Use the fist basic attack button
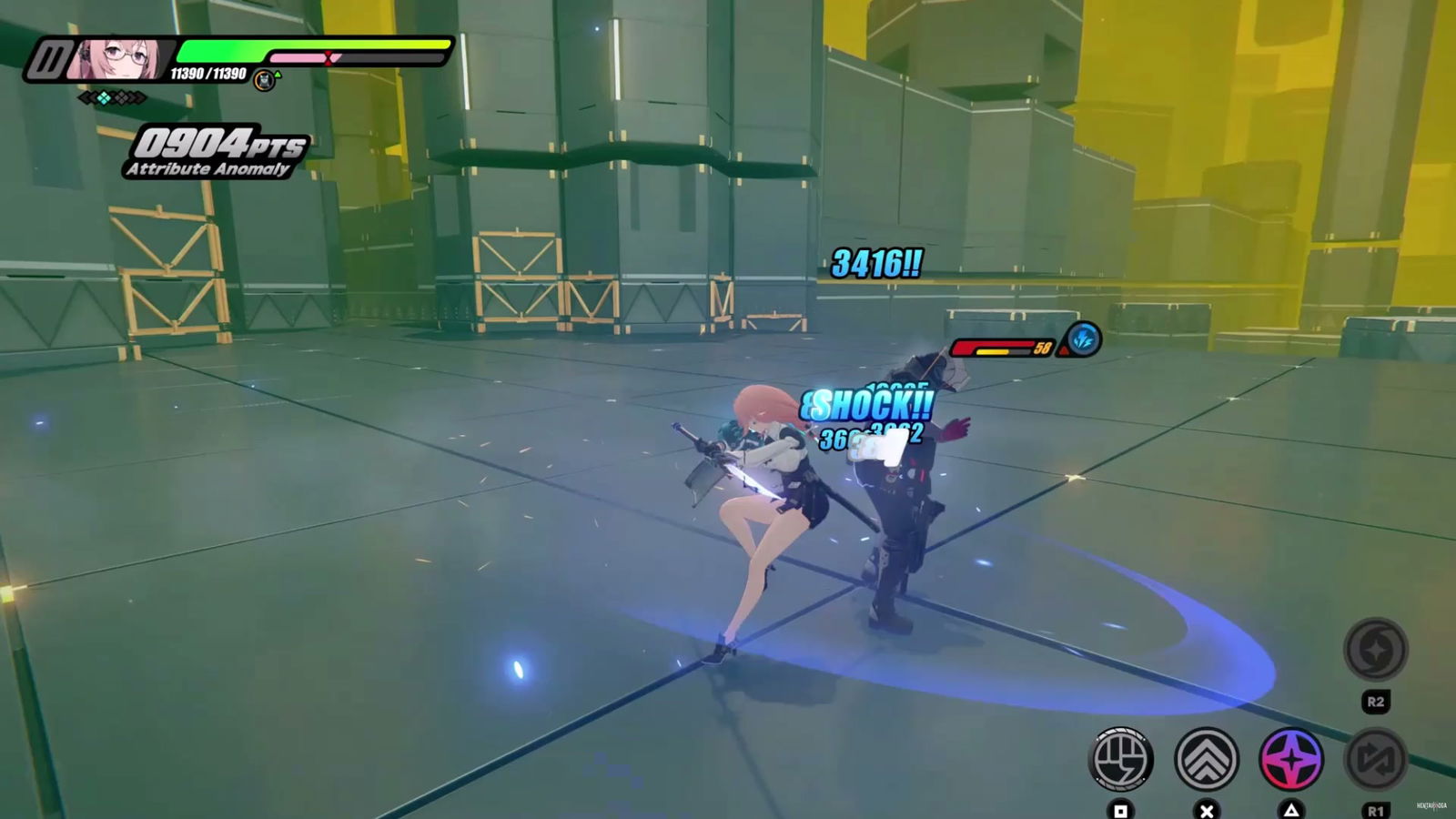 [x=1121, y=758]
